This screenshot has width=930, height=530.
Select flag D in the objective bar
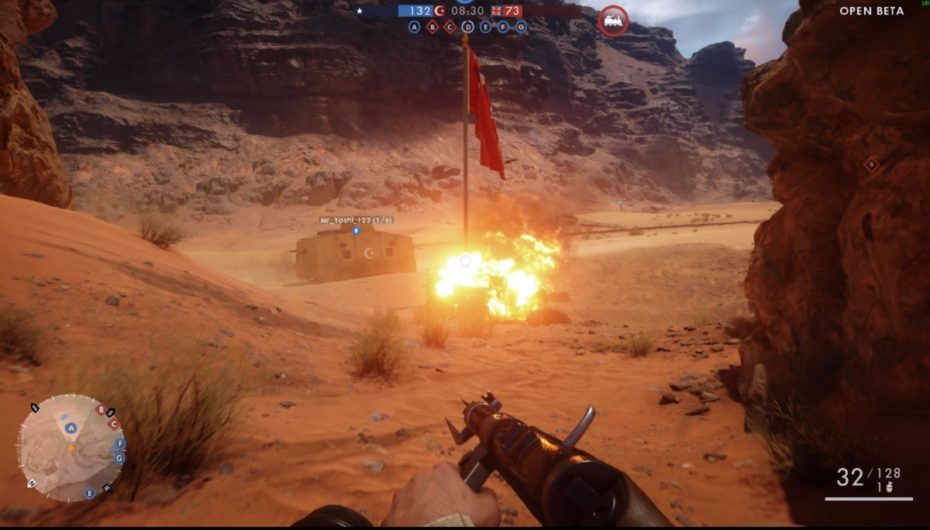pyautogui.click(x=468, y=27)
